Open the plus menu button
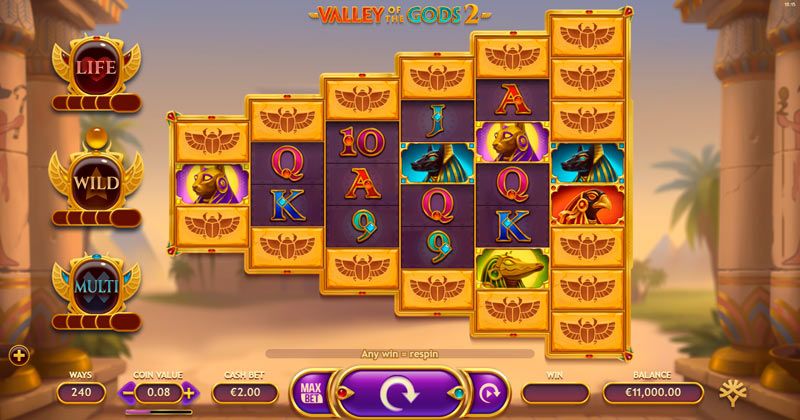 point(18,354)
